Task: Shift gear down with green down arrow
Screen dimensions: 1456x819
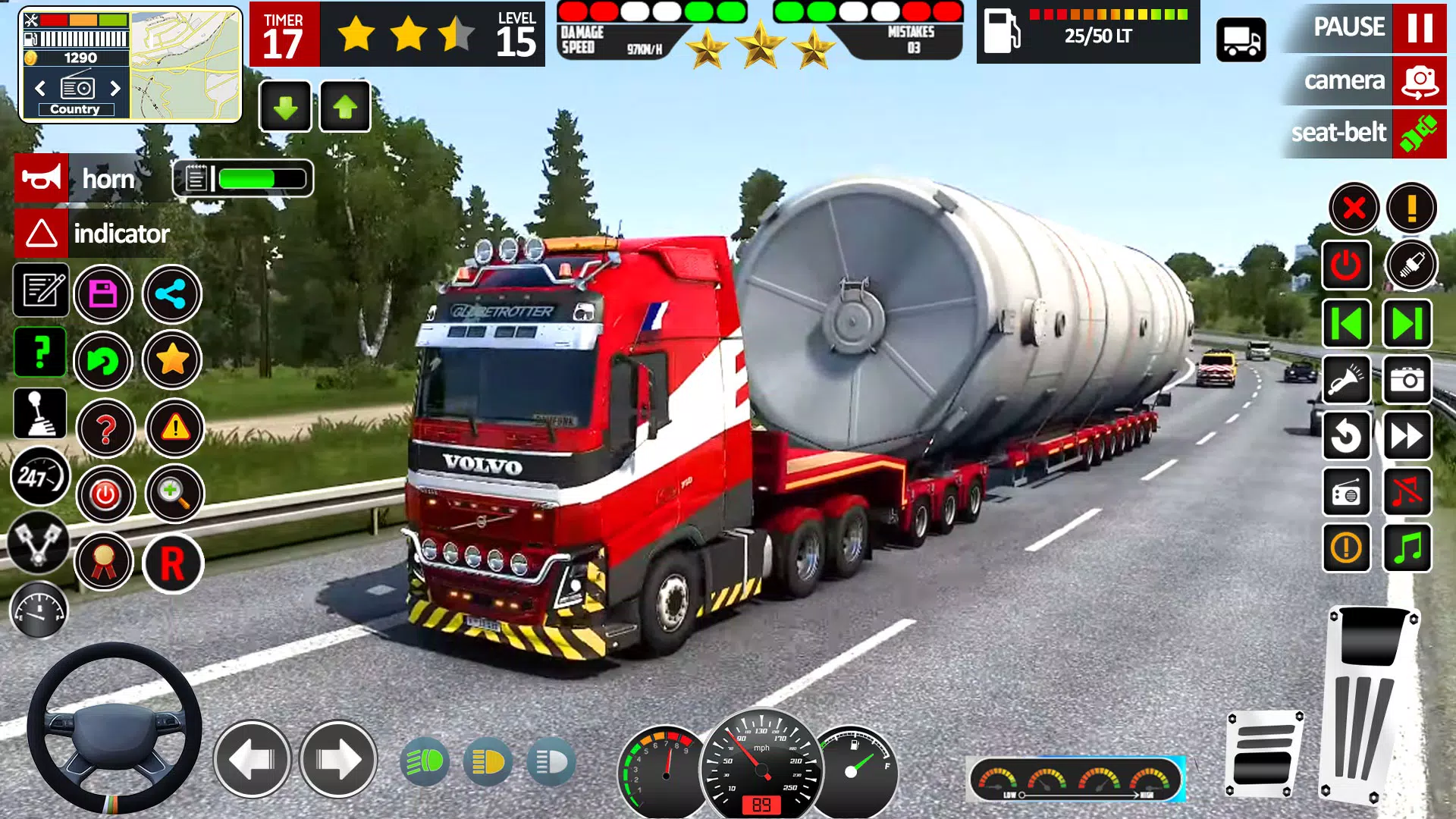Action: point(284,106)
